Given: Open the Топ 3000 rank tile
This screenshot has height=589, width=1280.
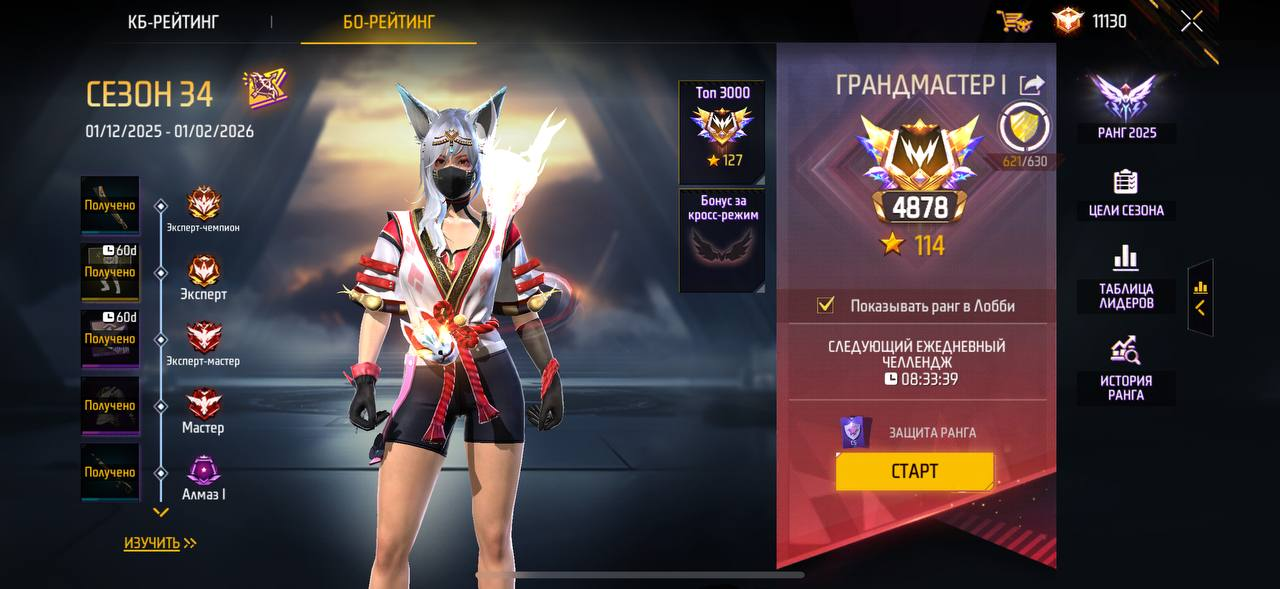Looking at the screenshot, I should 722,132.
